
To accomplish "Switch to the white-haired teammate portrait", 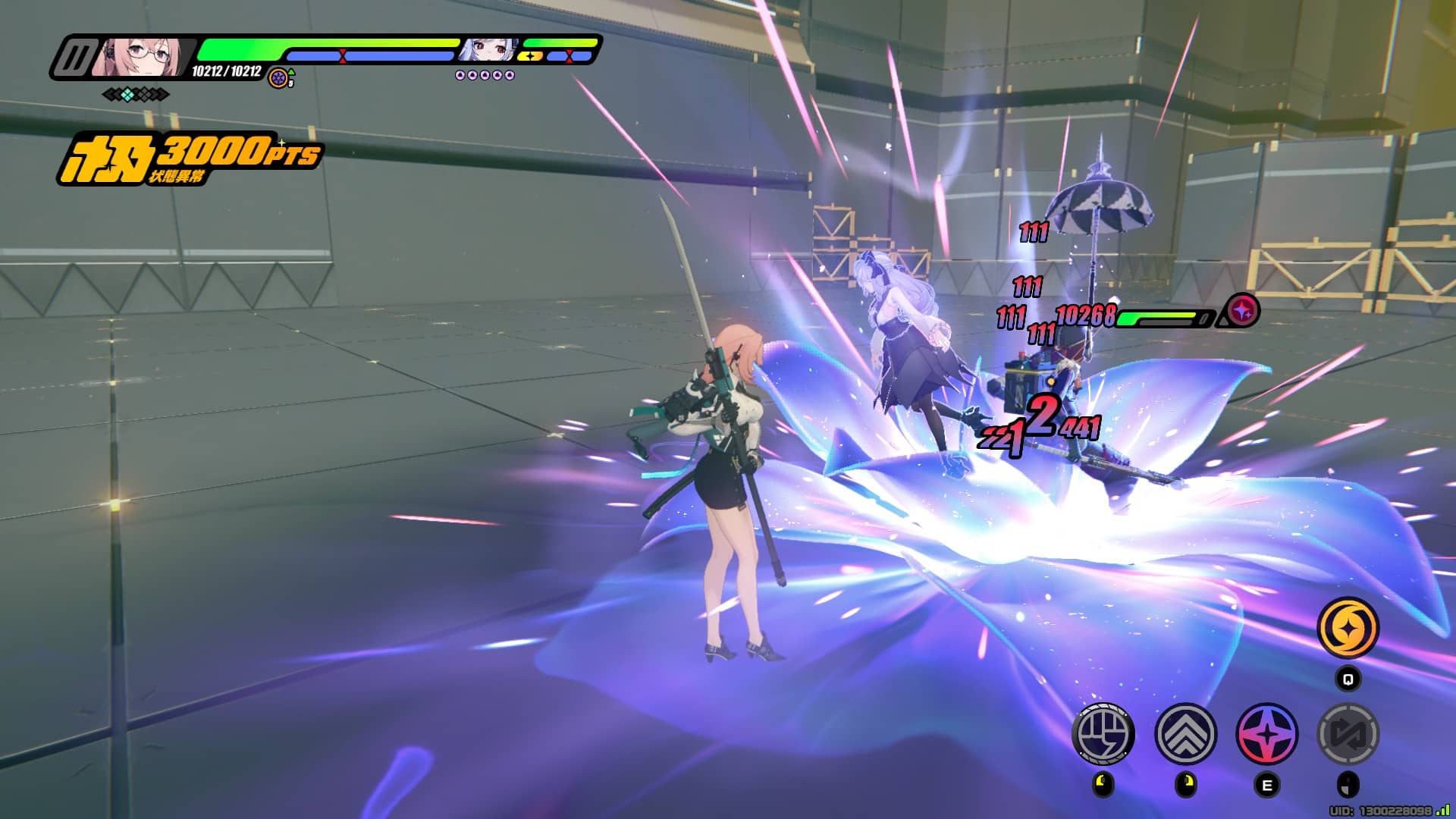I will tap(488, 50).
